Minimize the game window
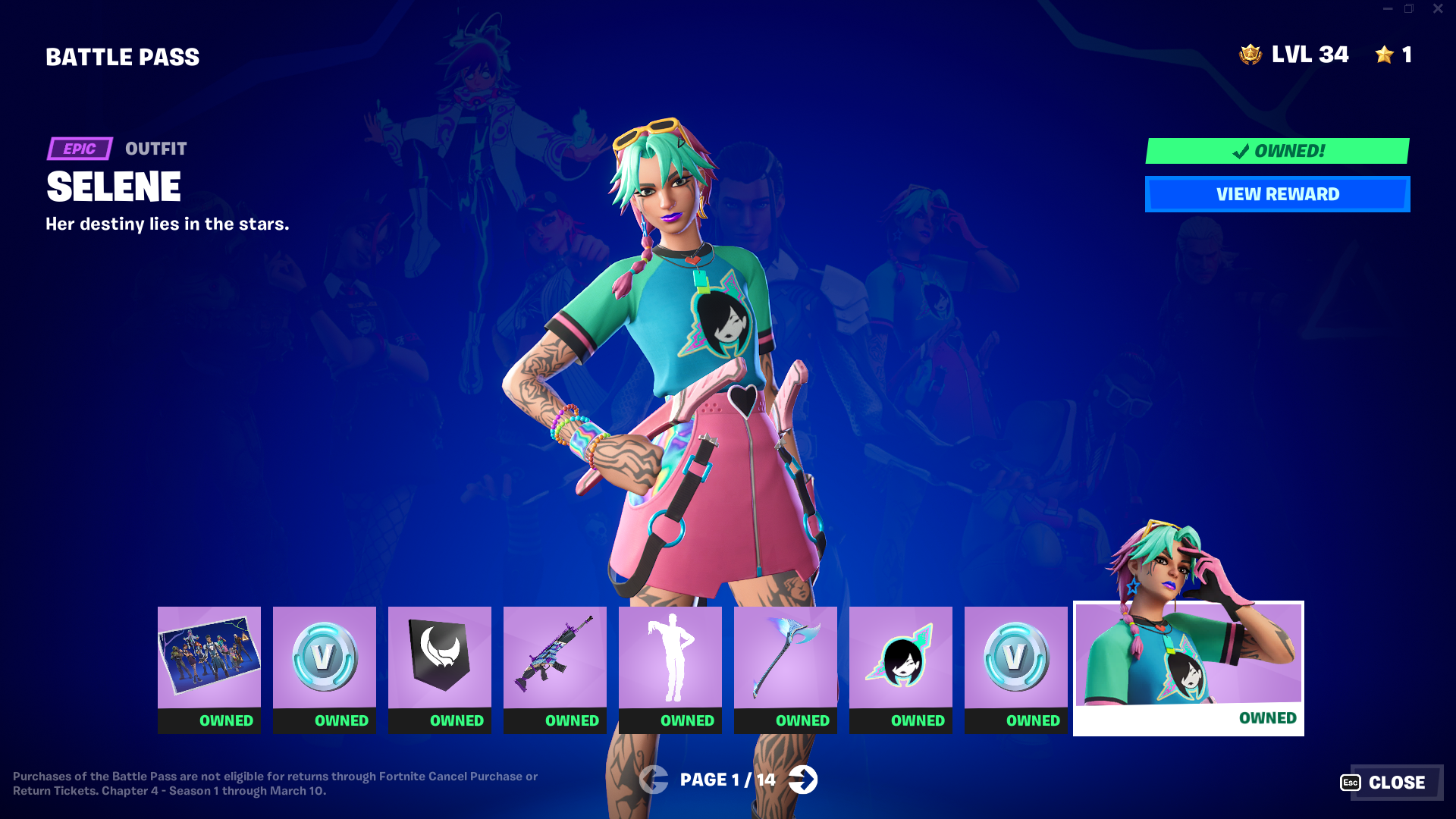Image resolution: width=1456 pixels, height=819 pixels. [1388, 9]
